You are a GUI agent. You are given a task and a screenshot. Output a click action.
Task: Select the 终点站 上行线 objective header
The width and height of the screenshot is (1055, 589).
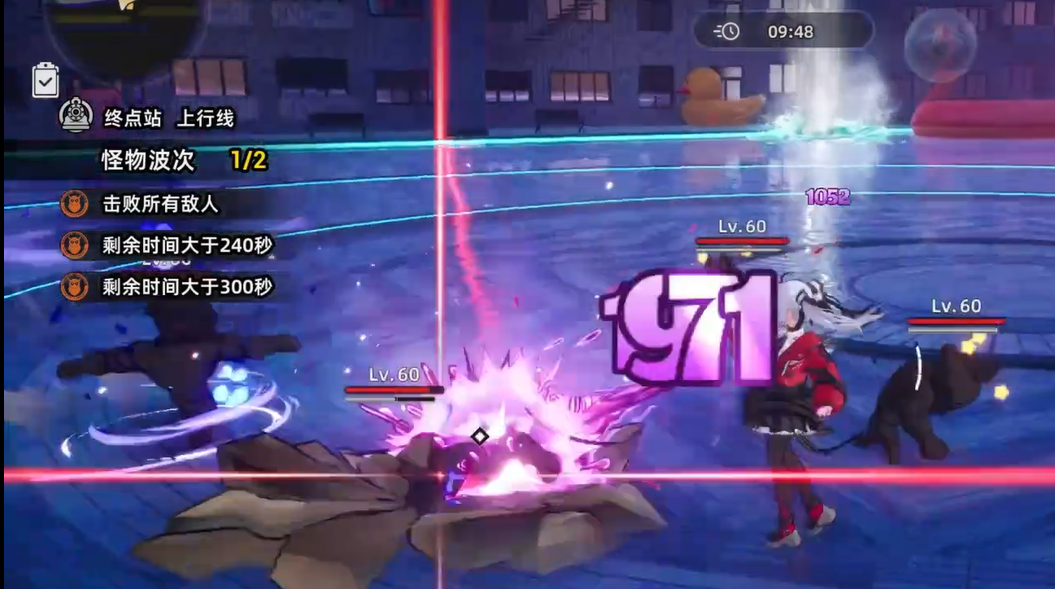pyautogui.click(x=168, y=118)
